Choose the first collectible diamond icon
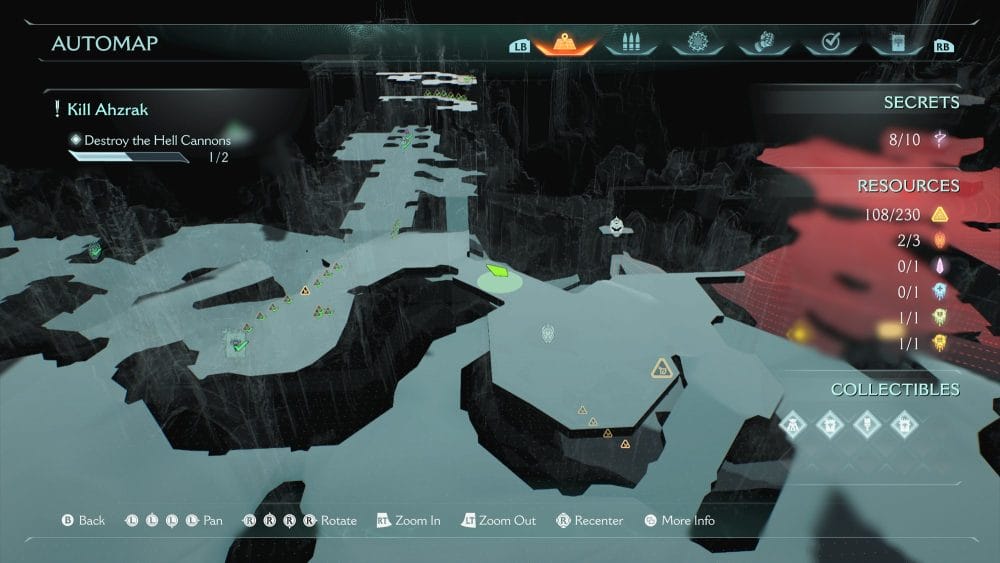Screen dimensions: 1000x563 (x=793, y=424)
